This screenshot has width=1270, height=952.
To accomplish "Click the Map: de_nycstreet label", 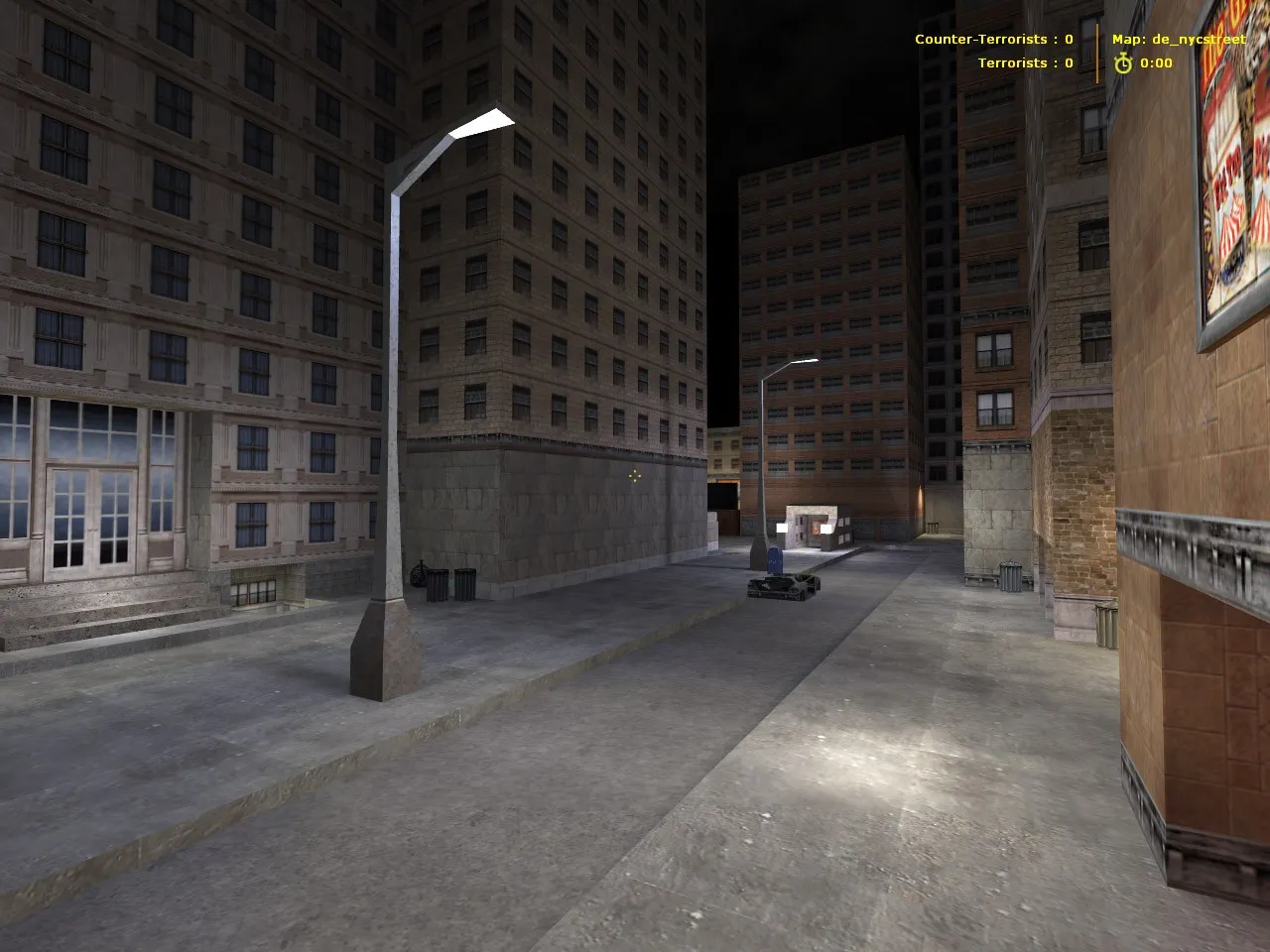I will tap(1176, 41).
